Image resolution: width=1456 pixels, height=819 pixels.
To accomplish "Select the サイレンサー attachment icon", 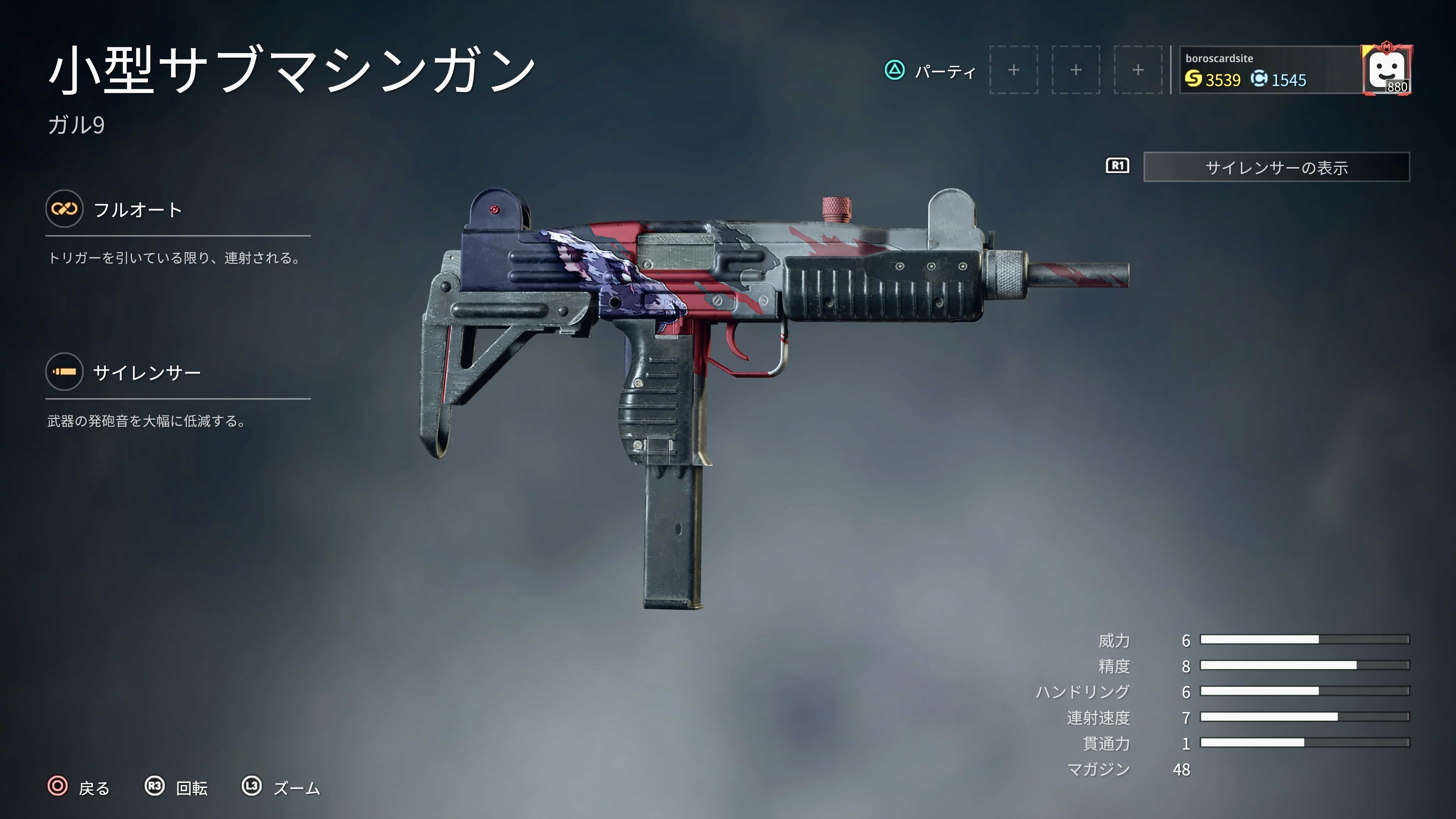I will pos(64,372).
